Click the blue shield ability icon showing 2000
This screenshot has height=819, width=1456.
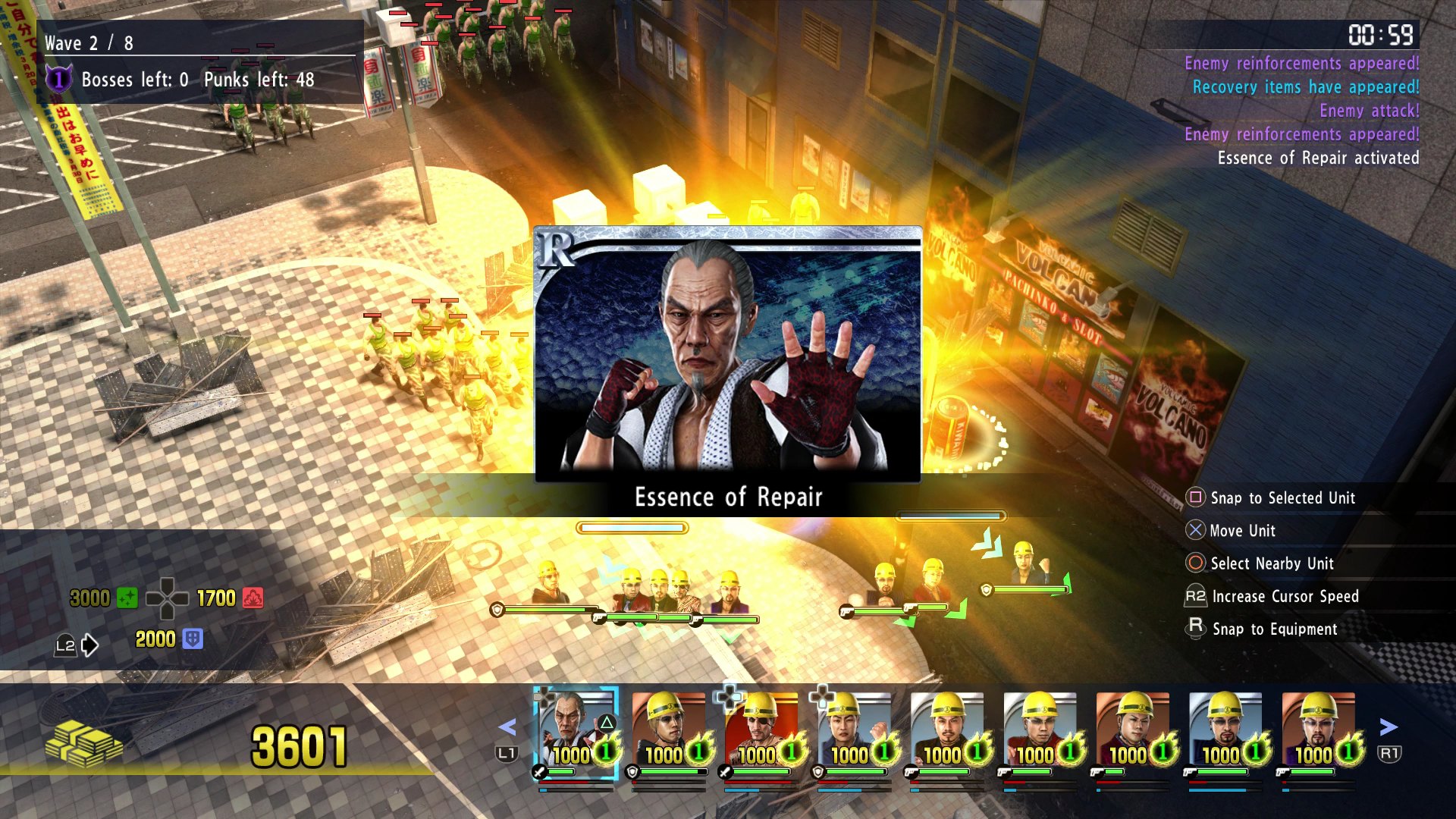point(194,639)
